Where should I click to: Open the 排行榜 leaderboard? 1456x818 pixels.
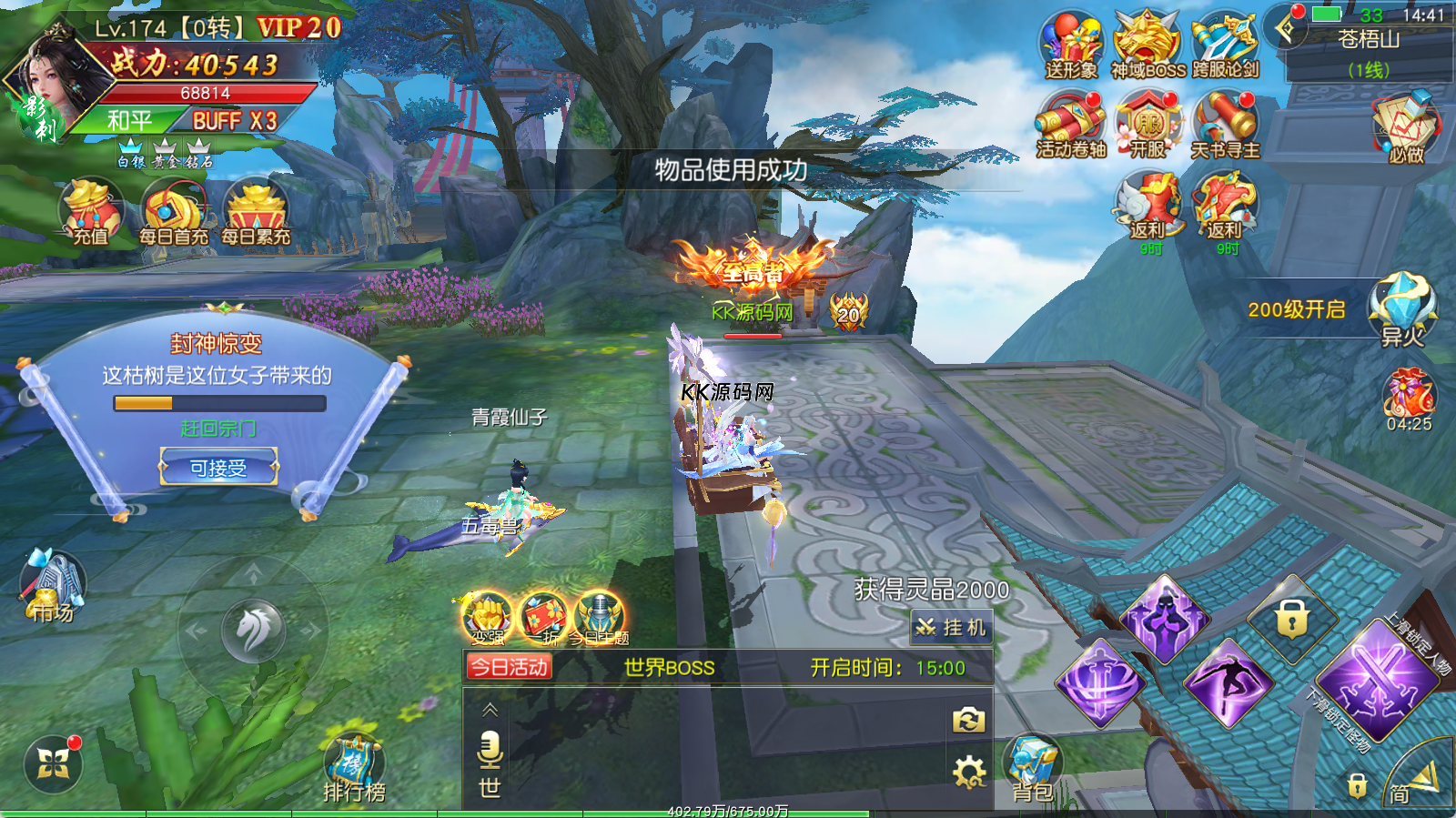coord(354,769)
